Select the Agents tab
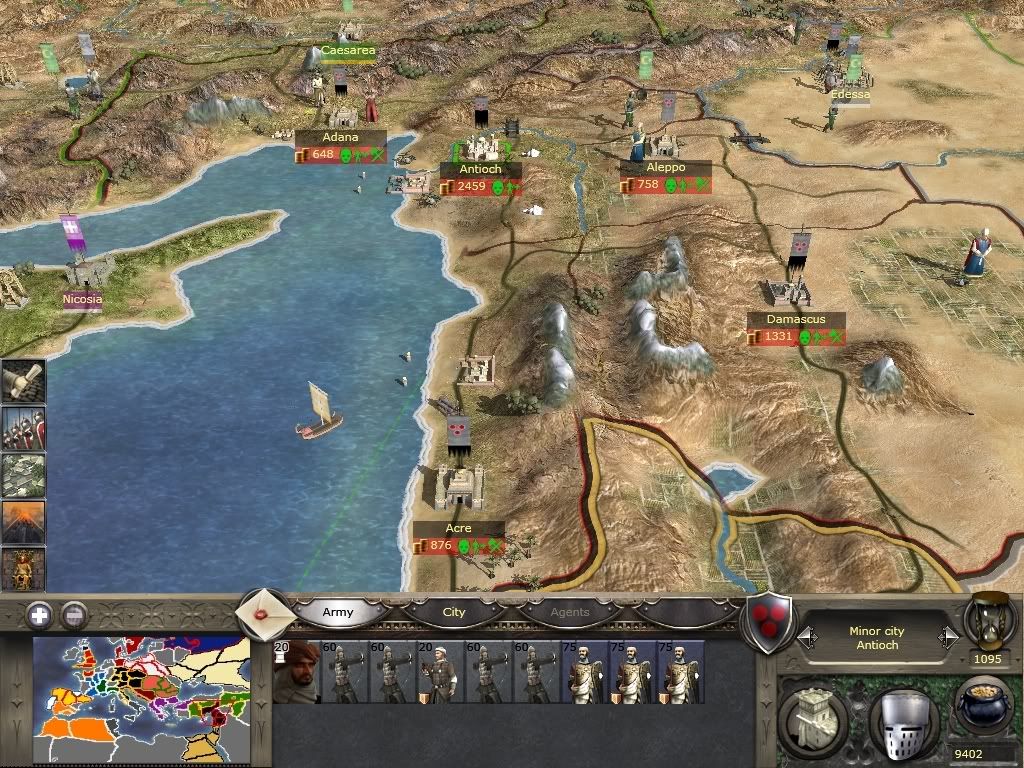This screenshot has width=1024, height=768. 570,612
